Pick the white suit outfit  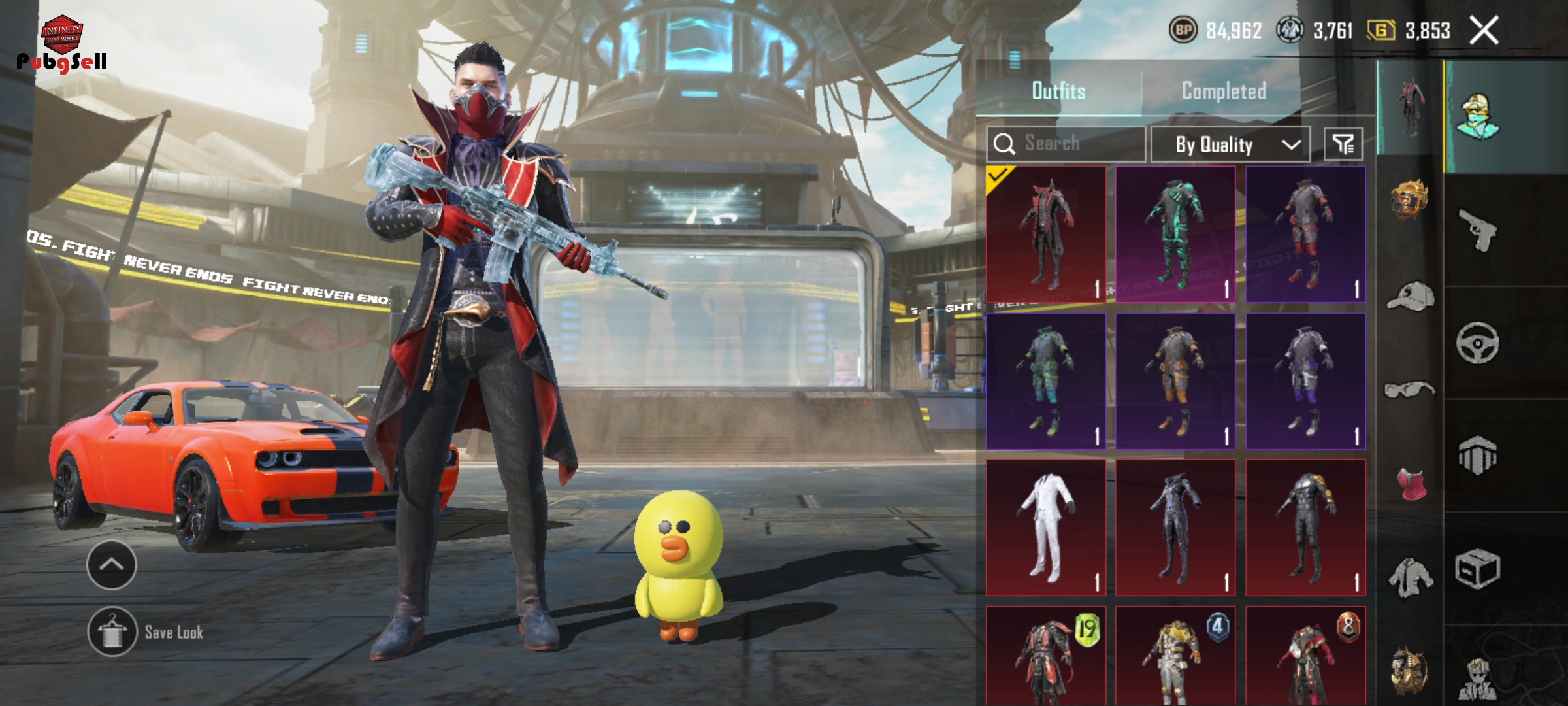1045,527
